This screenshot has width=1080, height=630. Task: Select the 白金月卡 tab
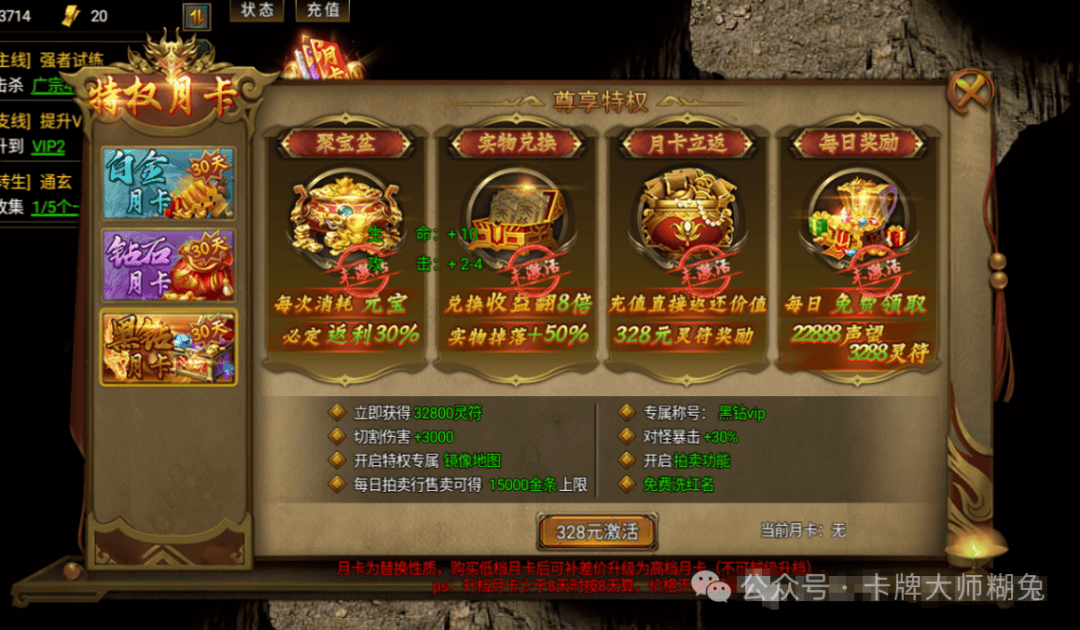(168, 183)
